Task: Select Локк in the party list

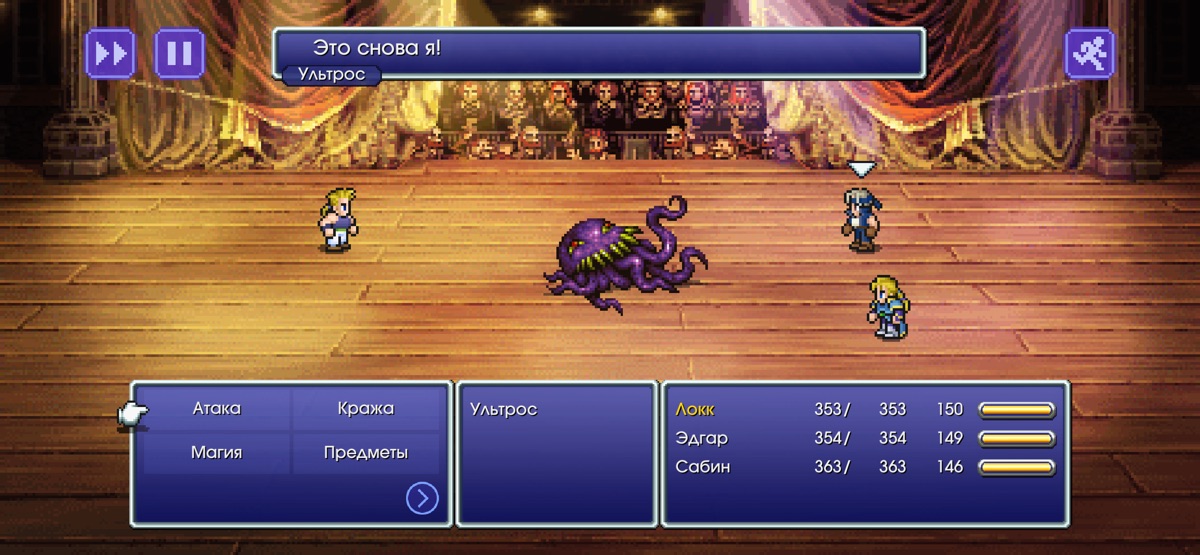Action: pyautogui.click(x=696, y=410)
